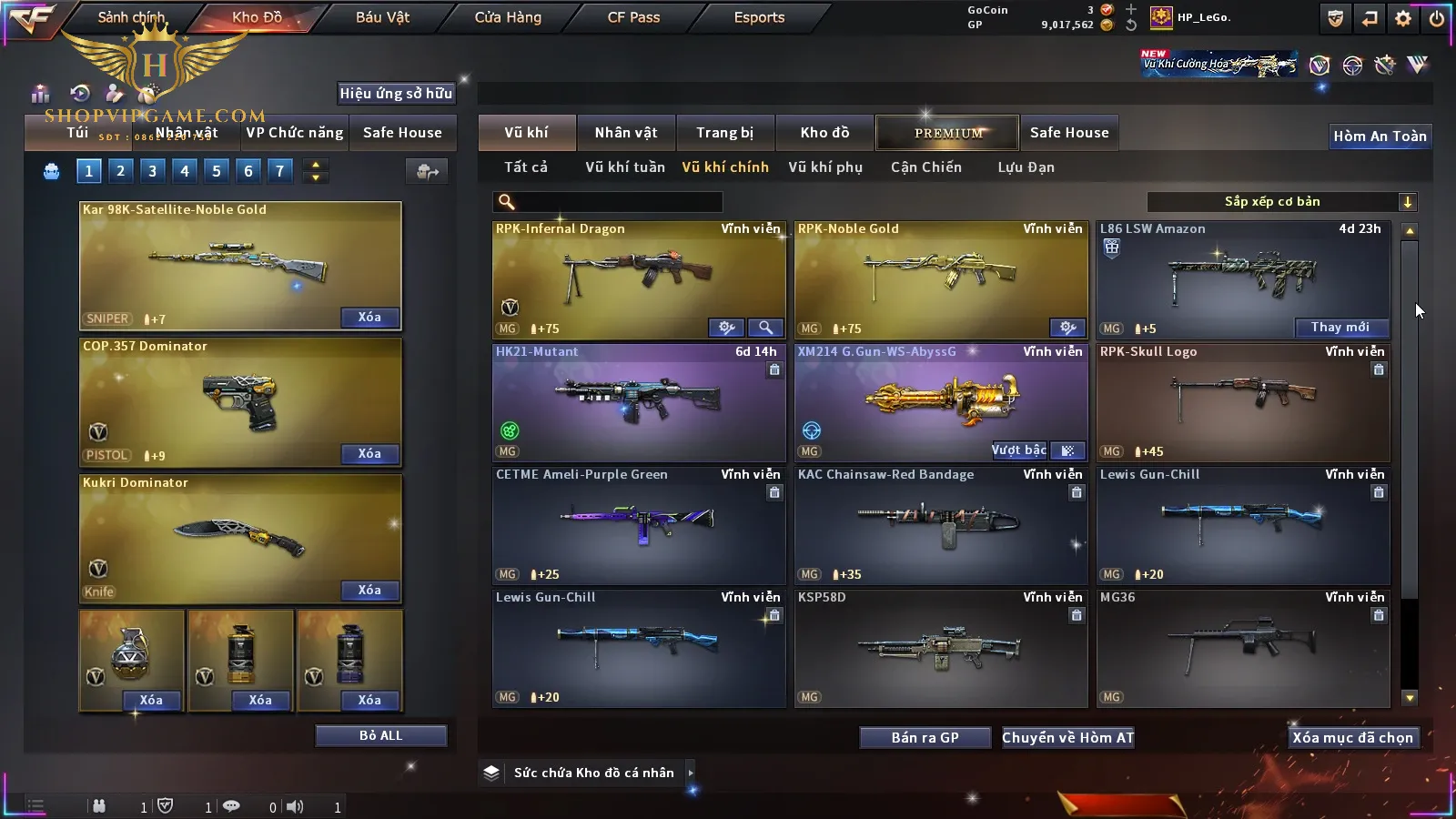Image resolution: width=1456 pixels, height=819 pixels.
Task: Click the Bỏ ALL button
Action: [x=380, y=735]
